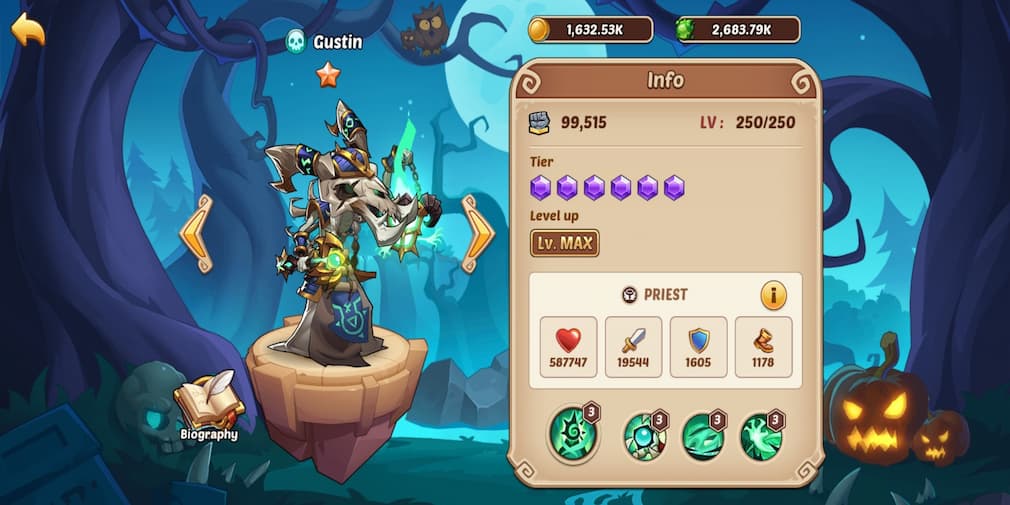Screen dimensions: 1010x505
Task: Select the boot speed stat tile
Action: 763,346
